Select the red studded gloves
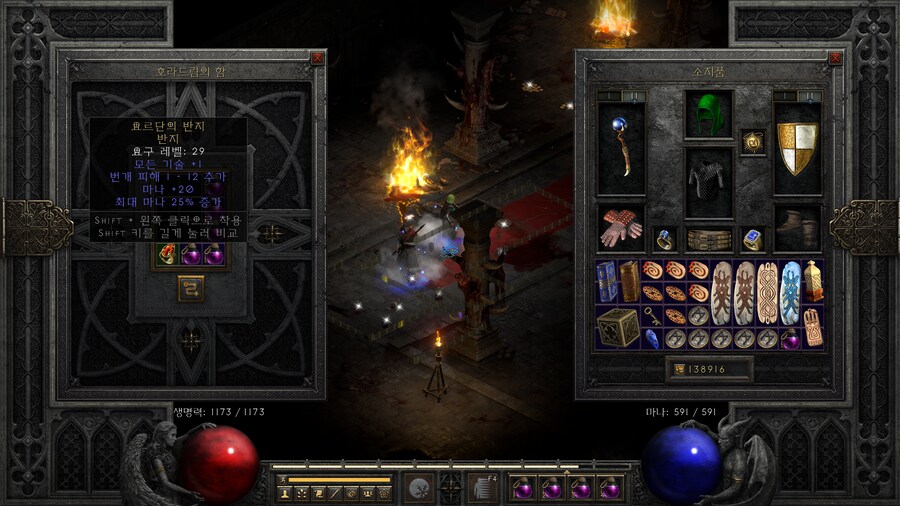900x506 pixels. (x=620, y=228)
